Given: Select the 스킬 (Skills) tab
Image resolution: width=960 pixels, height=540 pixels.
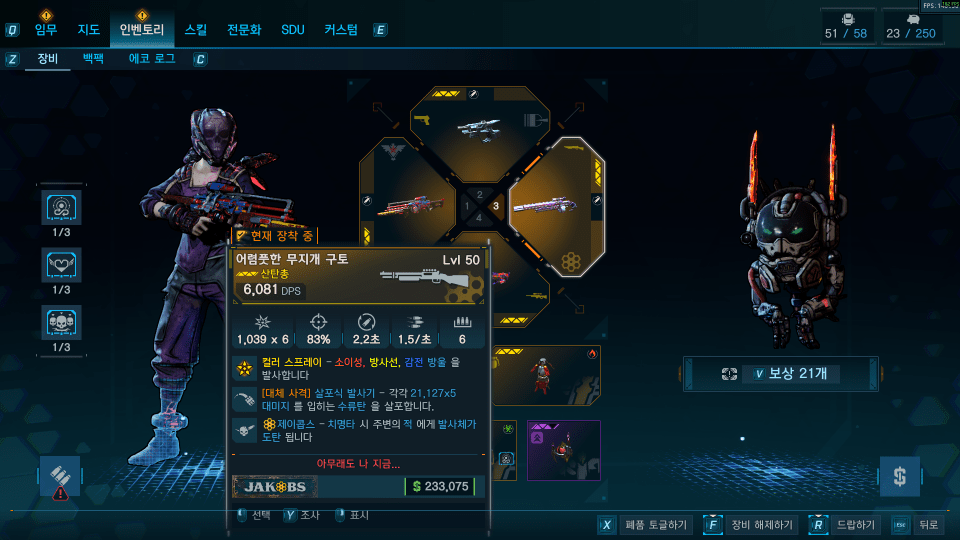Looking at the screenshot, I should tap(195, 30).
